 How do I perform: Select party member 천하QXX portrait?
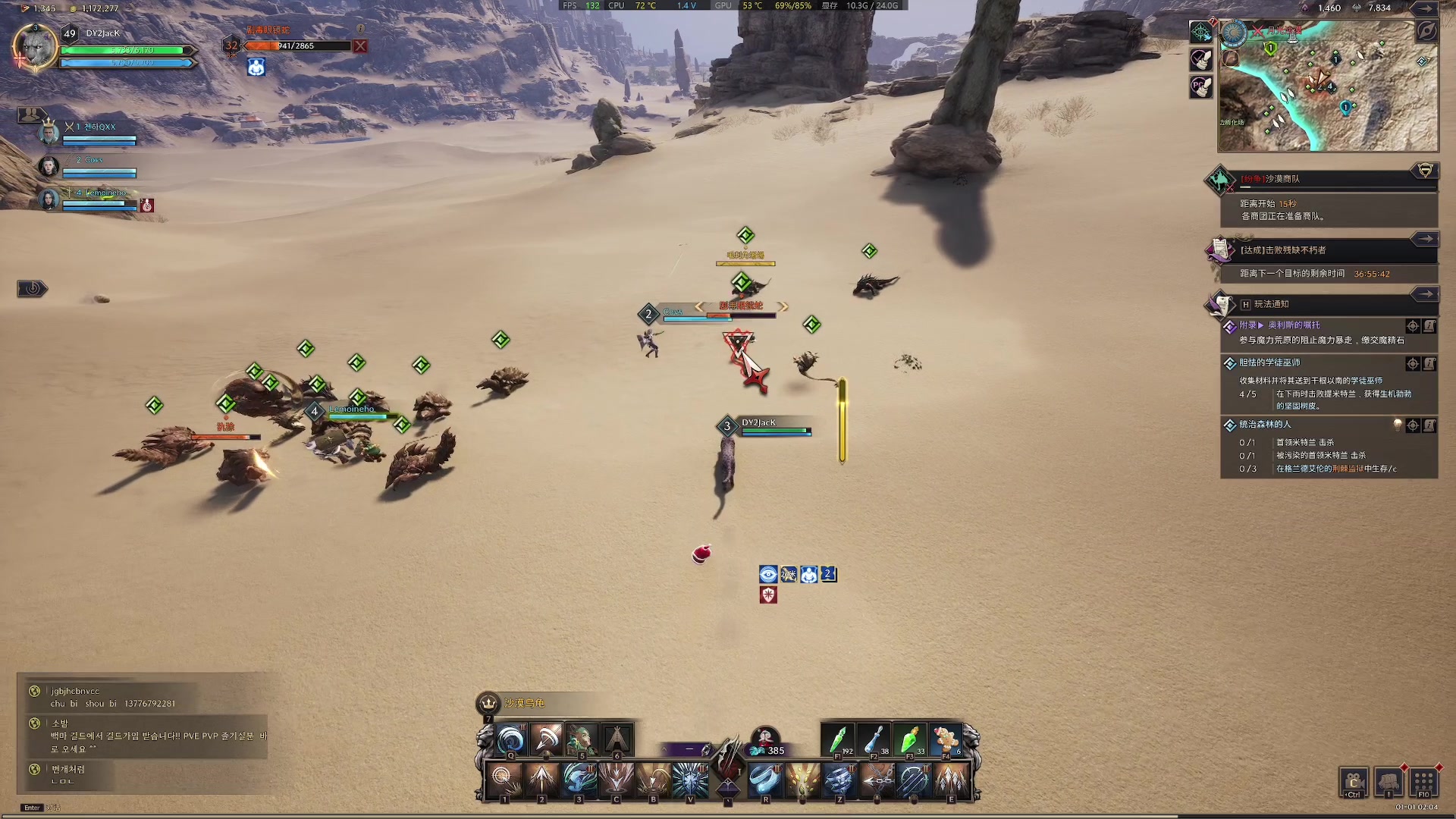(49, 133)
